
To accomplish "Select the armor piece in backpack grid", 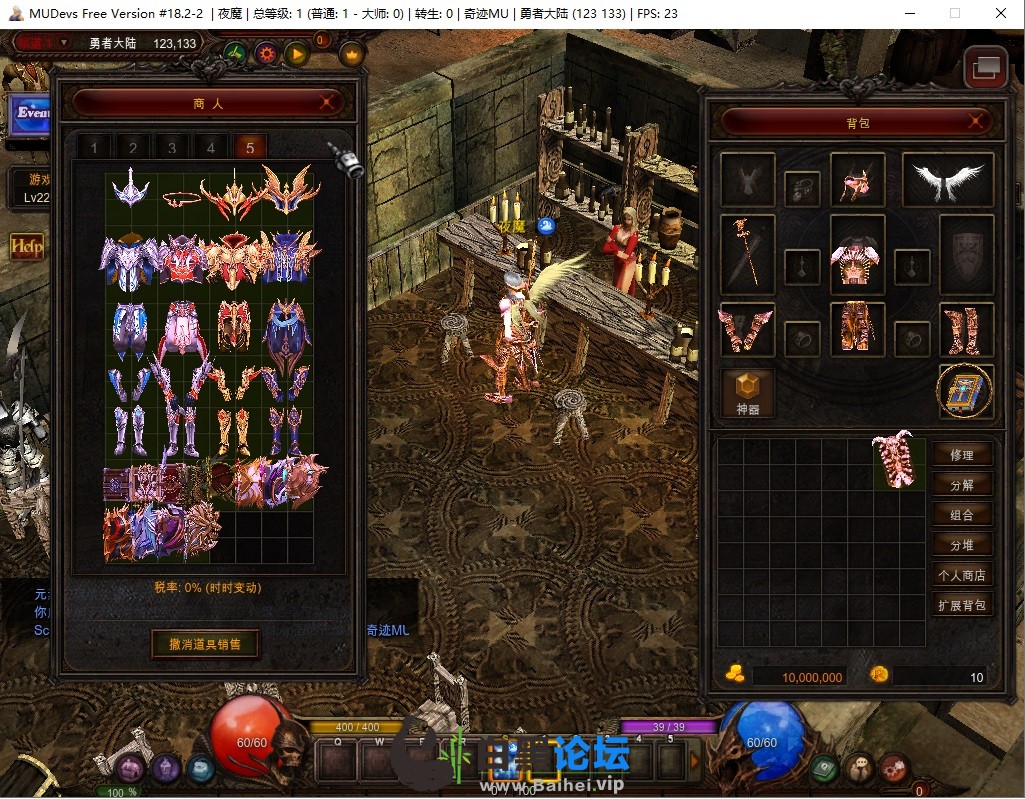I will click(899, 461).
